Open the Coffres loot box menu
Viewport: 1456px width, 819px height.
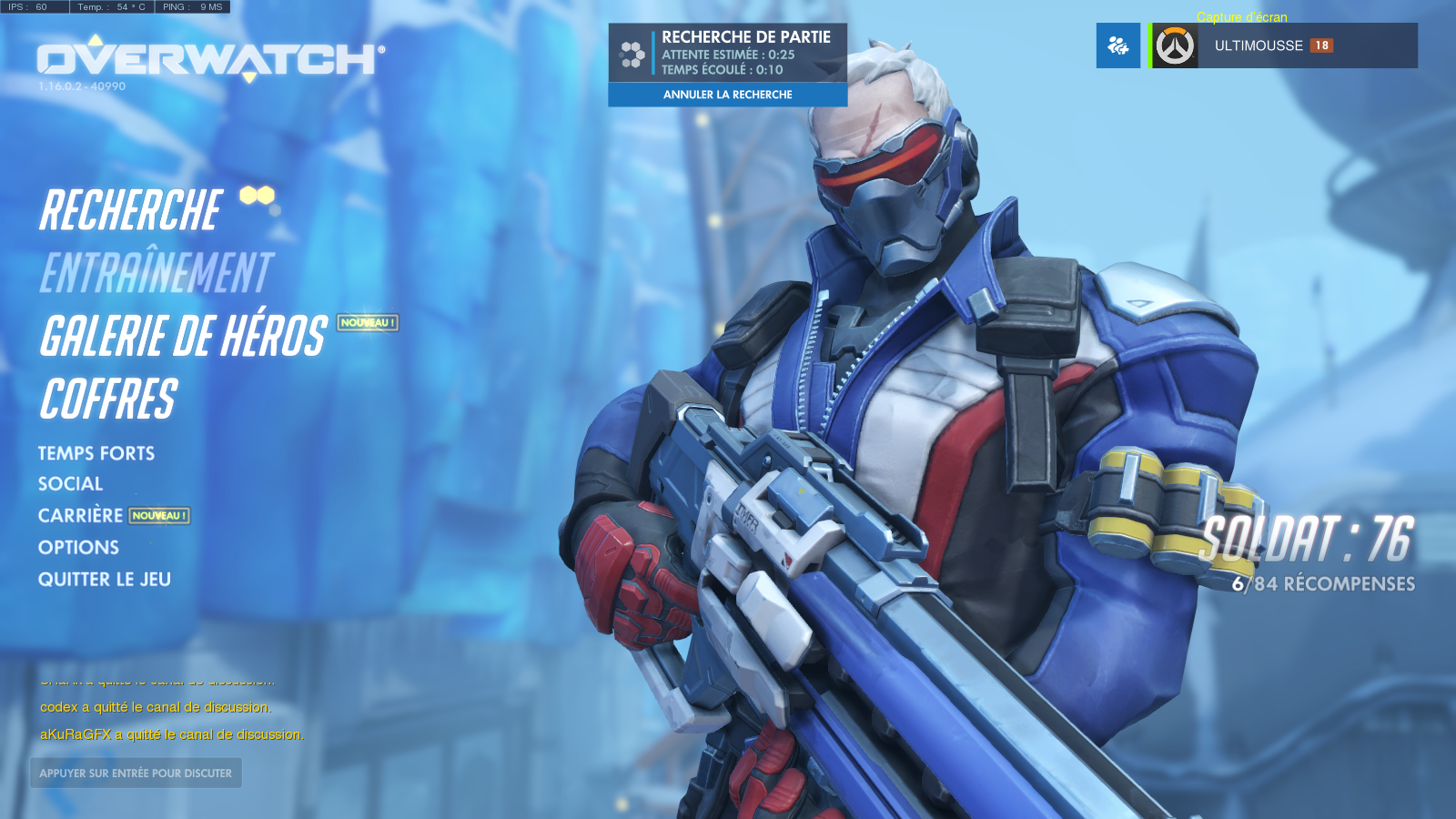pos(108,399)
